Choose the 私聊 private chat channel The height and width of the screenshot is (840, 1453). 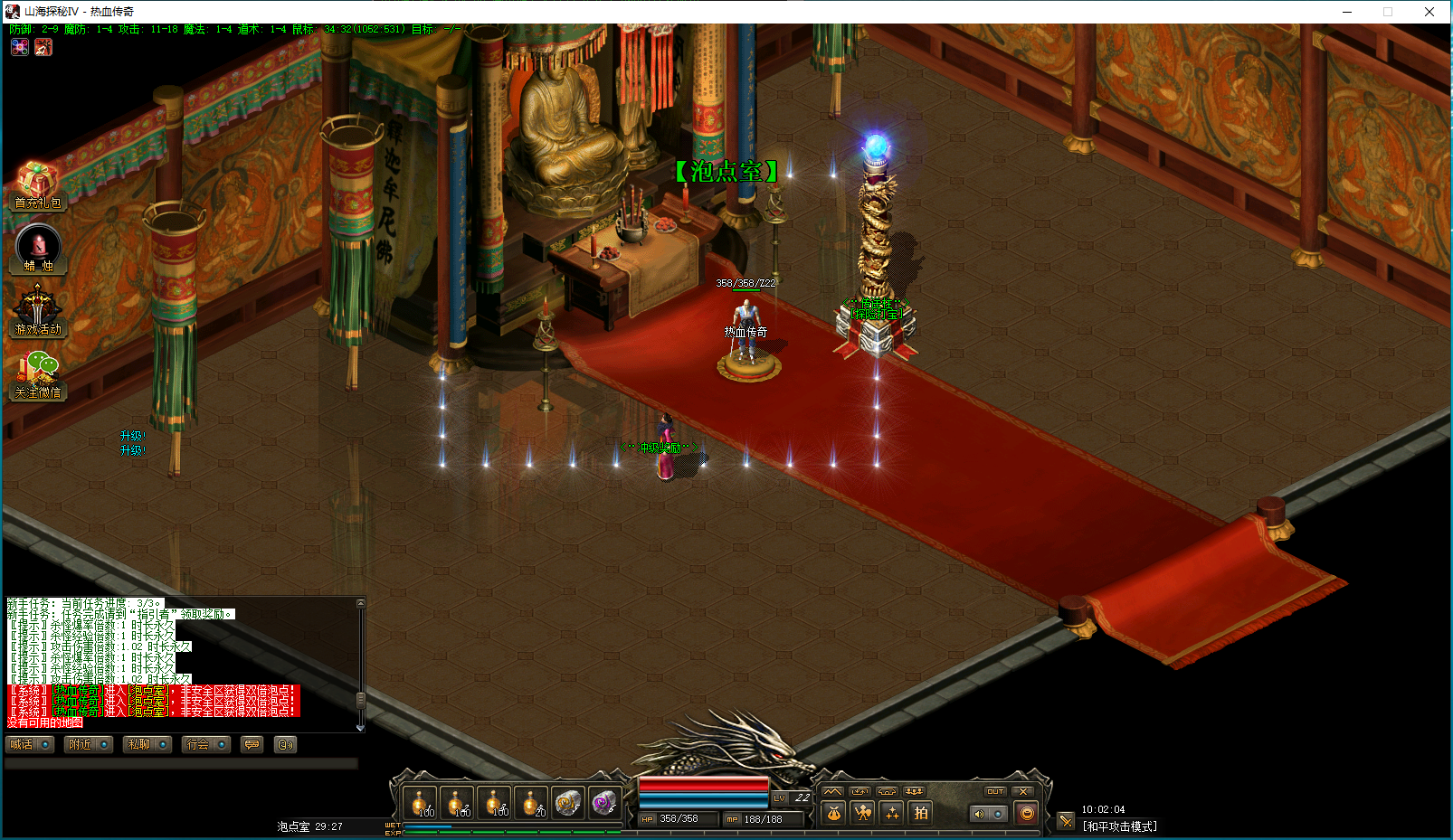(147, 744)
